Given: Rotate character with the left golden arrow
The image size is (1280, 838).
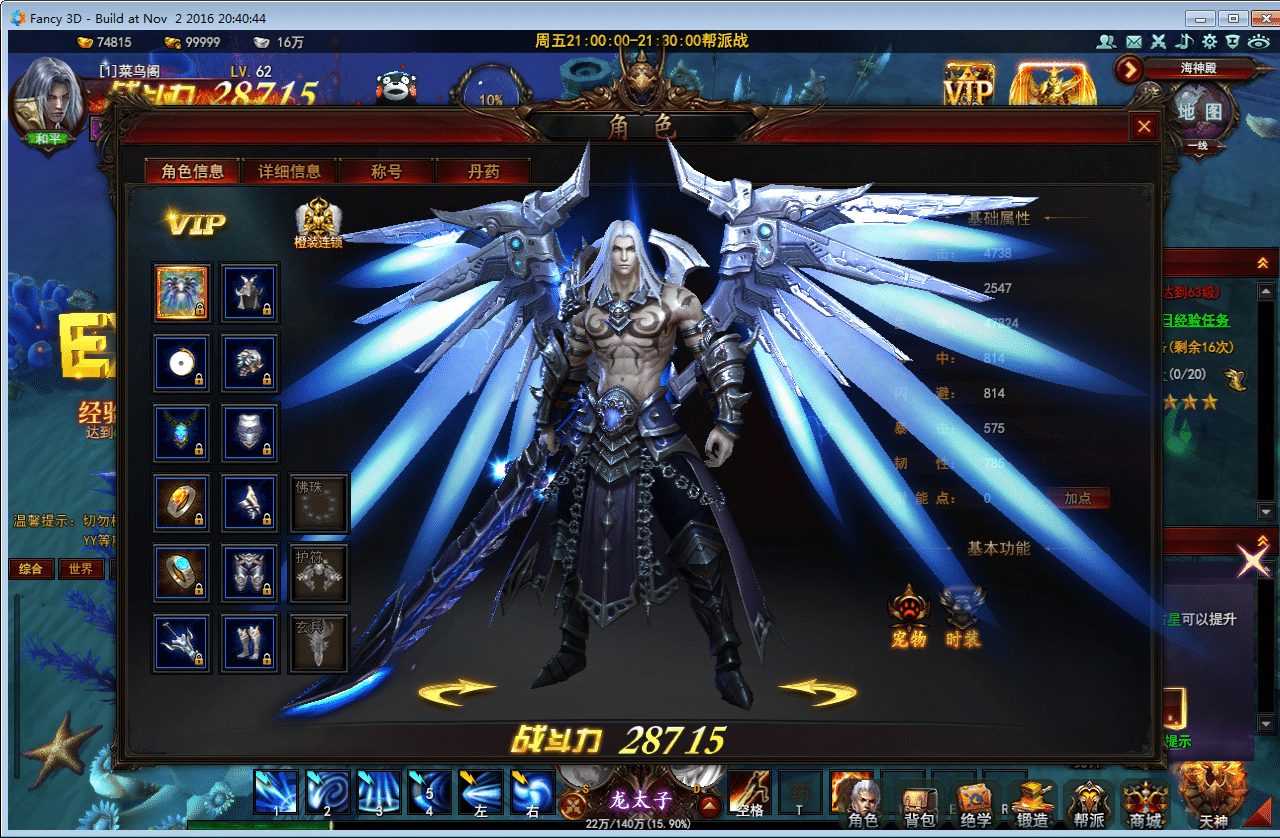Looking at the screenshot, I should click(457, 690).
